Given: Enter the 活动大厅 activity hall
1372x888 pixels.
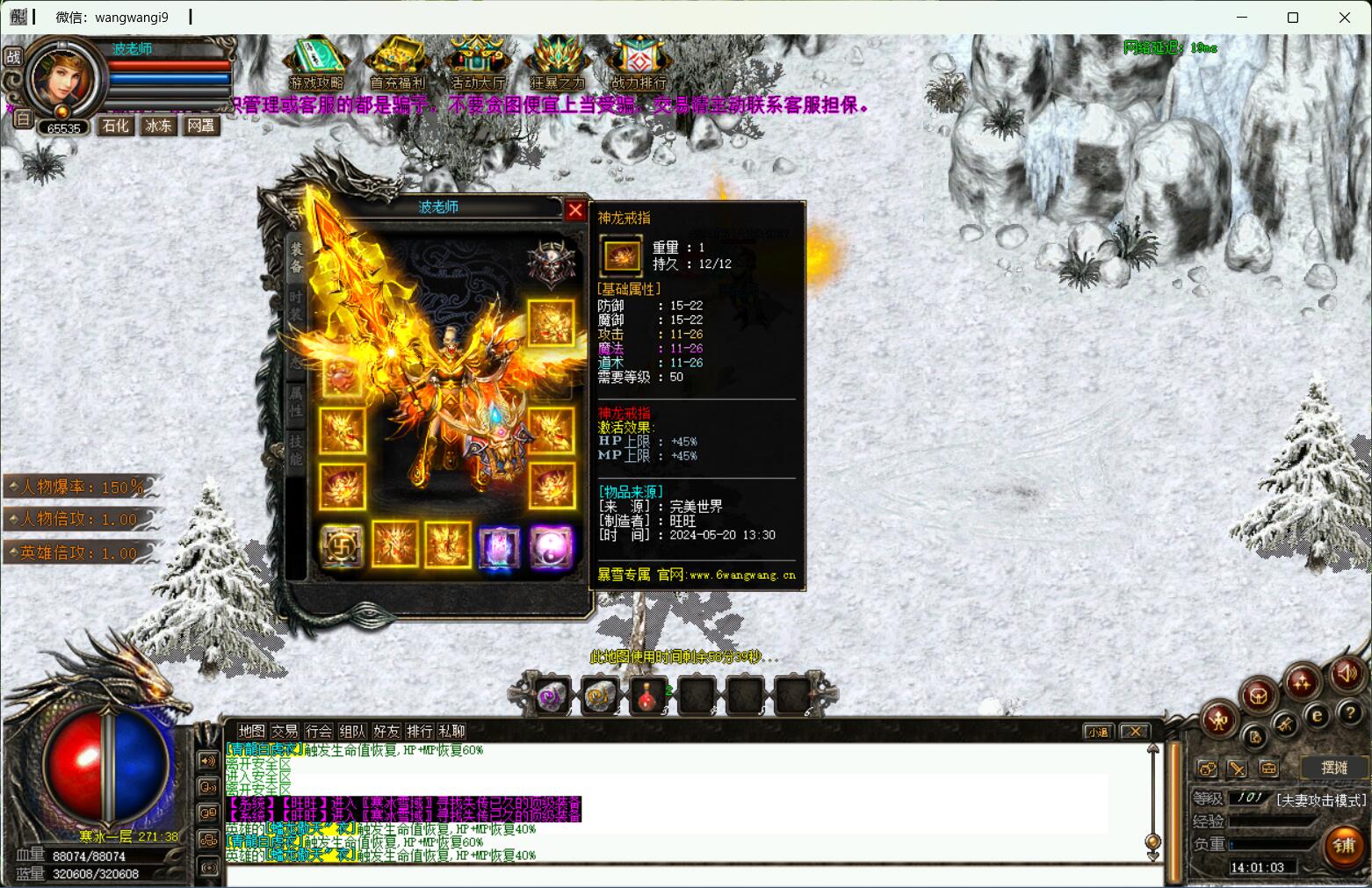Looking at the screenshot, I should (478, 61).
